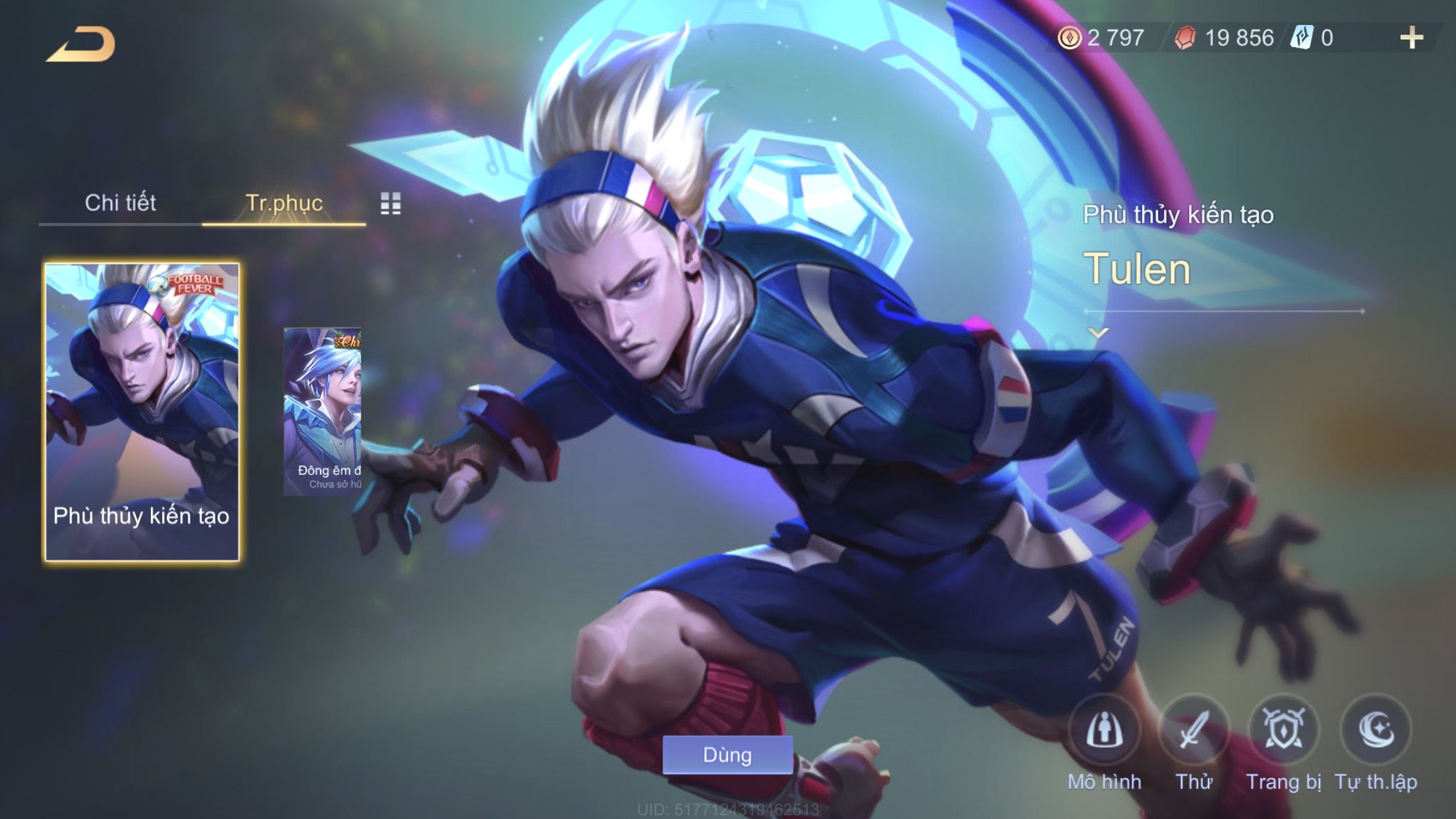Open the Tr.phục tab
The height and width of the screenshot is (819, 1456).
click(284, 203)
